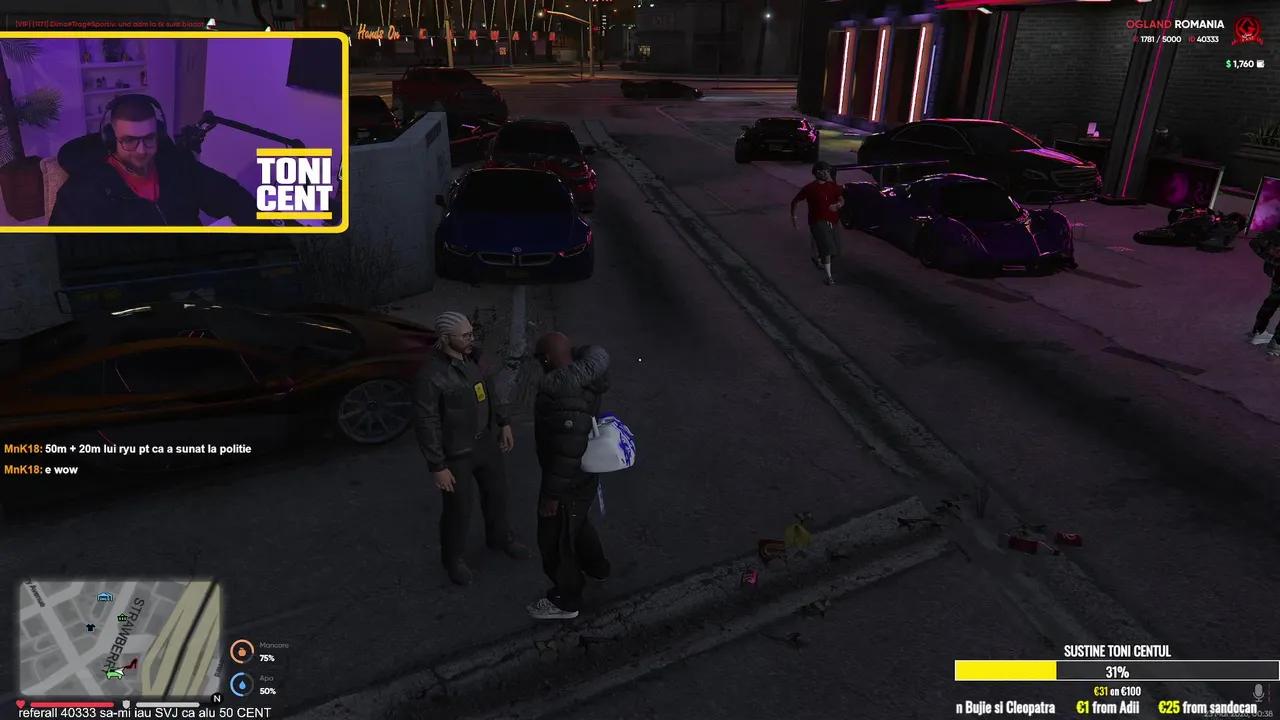Select the shopping basket store blip on minimap
The height and width of the screenshot is (720, 1280).
122,618
